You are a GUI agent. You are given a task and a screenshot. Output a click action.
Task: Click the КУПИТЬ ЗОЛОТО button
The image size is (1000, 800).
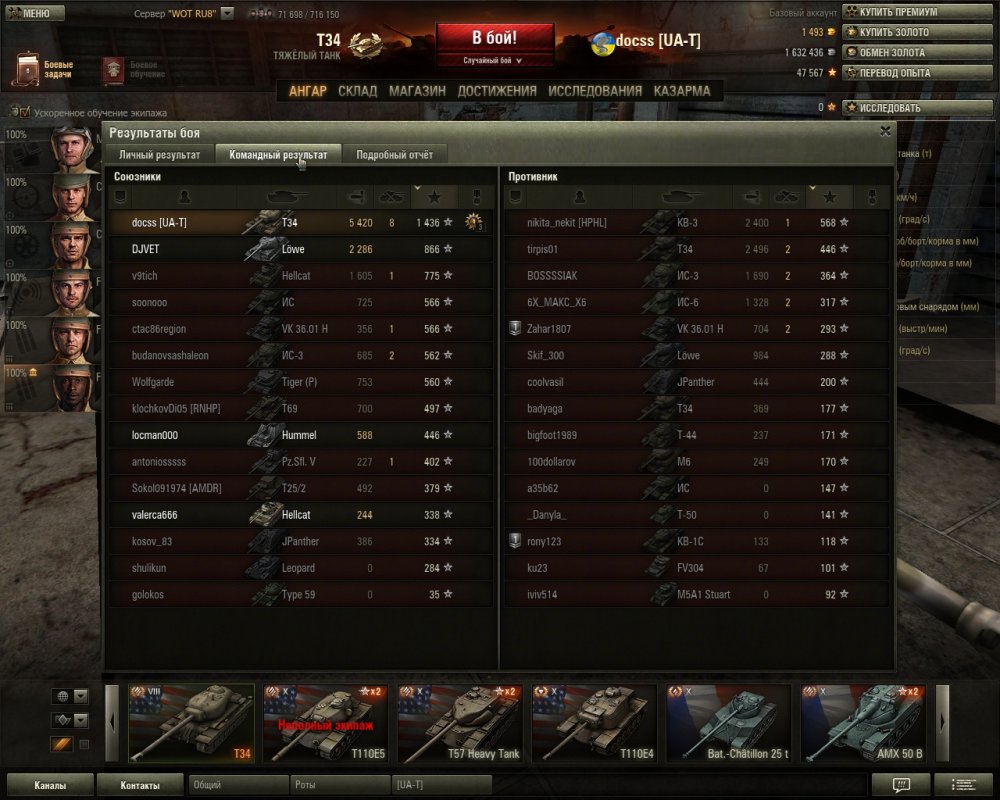[x=893, y=32]
